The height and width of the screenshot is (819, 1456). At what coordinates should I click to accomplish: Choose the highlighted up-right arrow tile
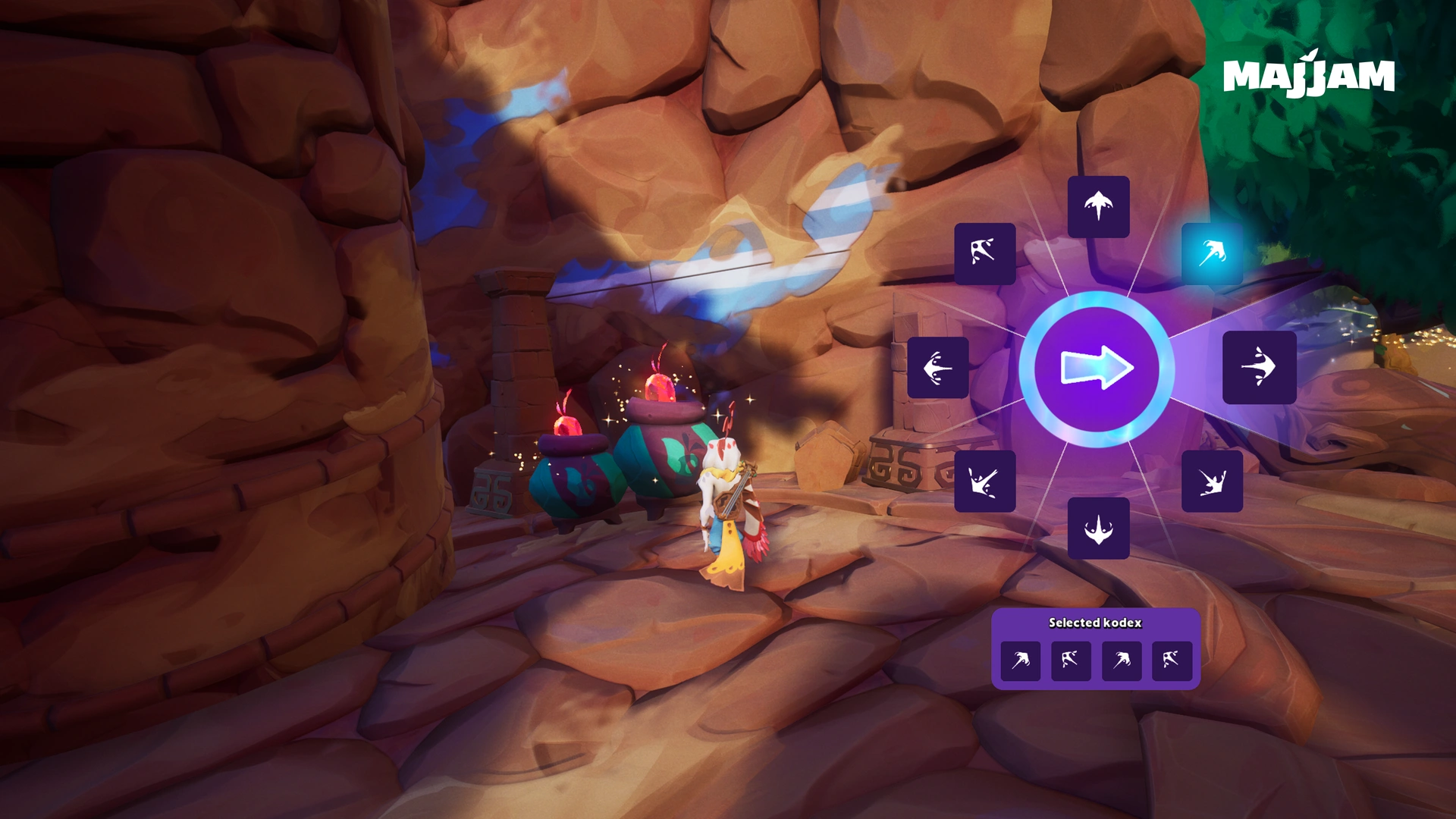click(x=1212, y=253)
